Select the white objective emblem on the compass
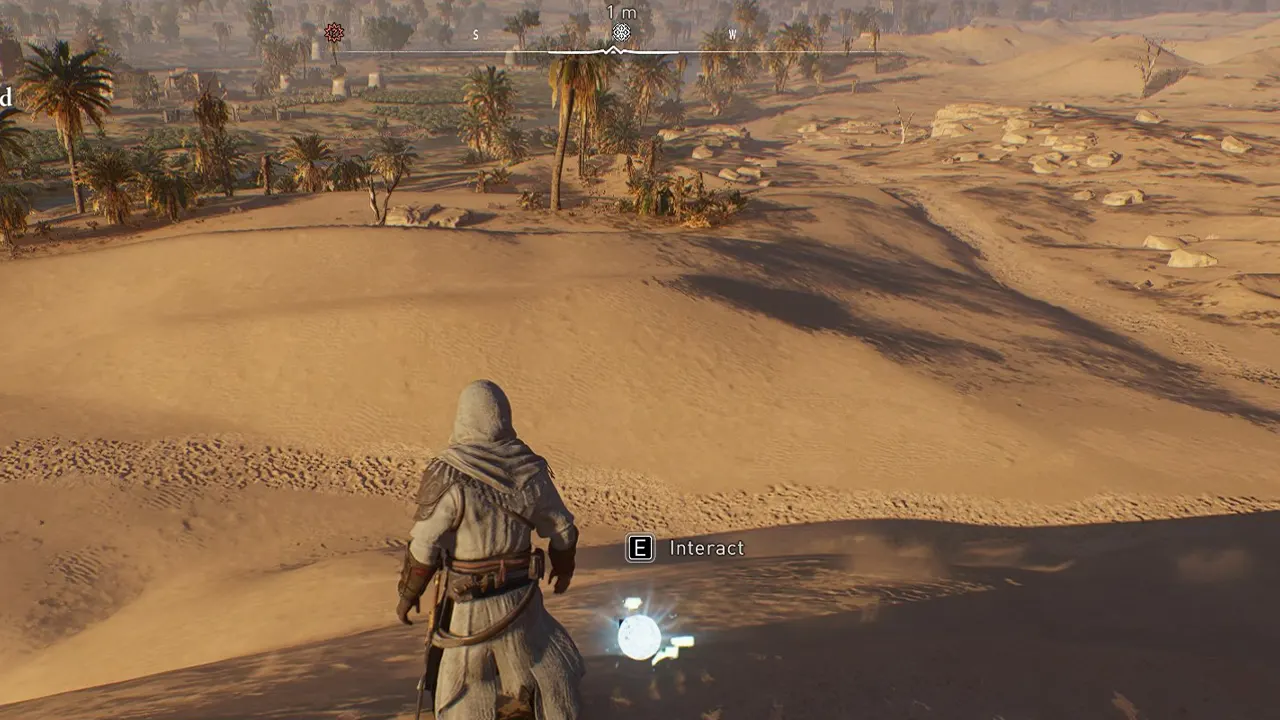The width and height of the screenshot is (1280, 720). [622, 33]
